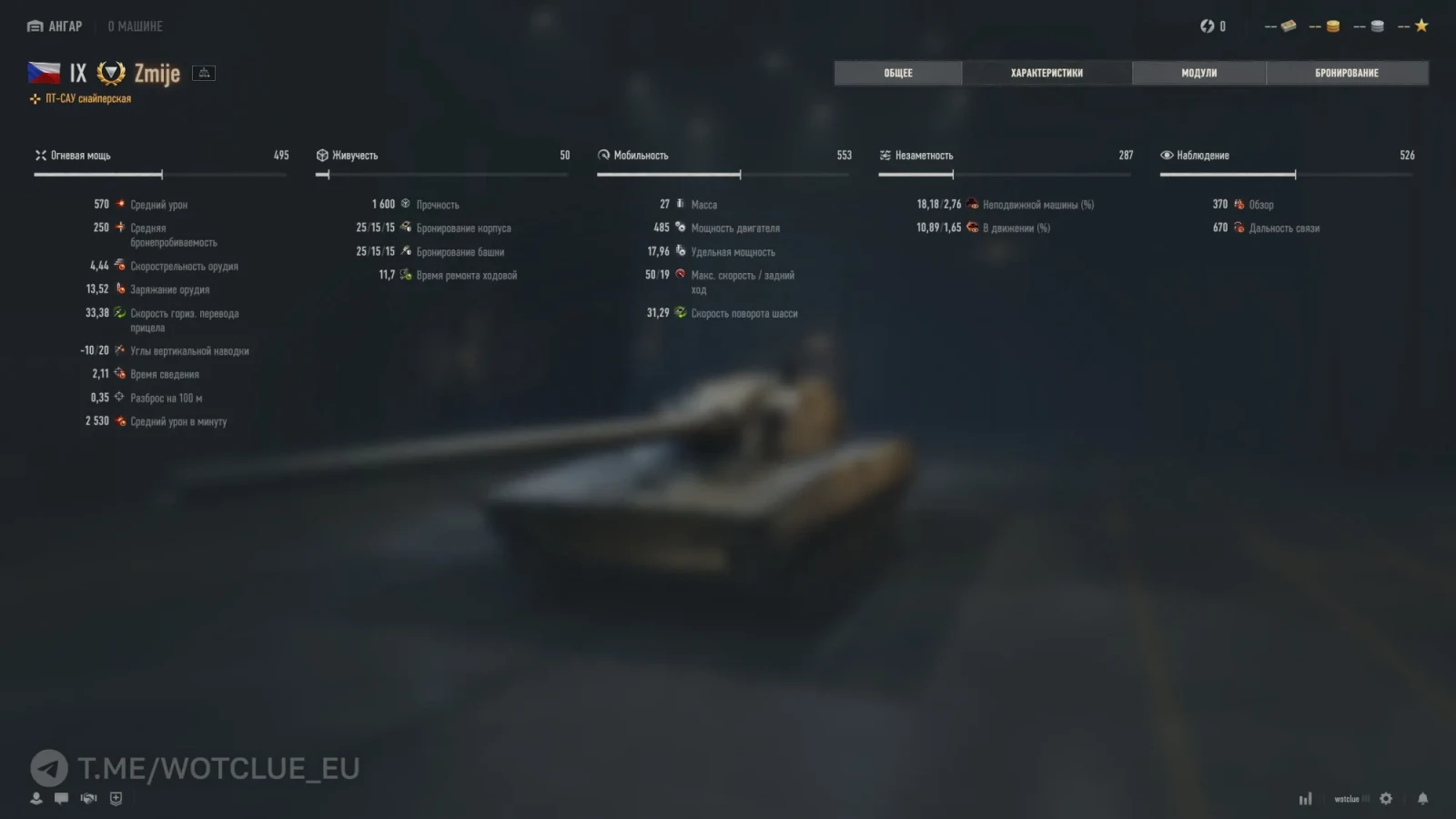Image resolution: width=1456 pixels, height=819 pixels.
Task: Open the gold coins currency balance
Action: coord(1332,26)
